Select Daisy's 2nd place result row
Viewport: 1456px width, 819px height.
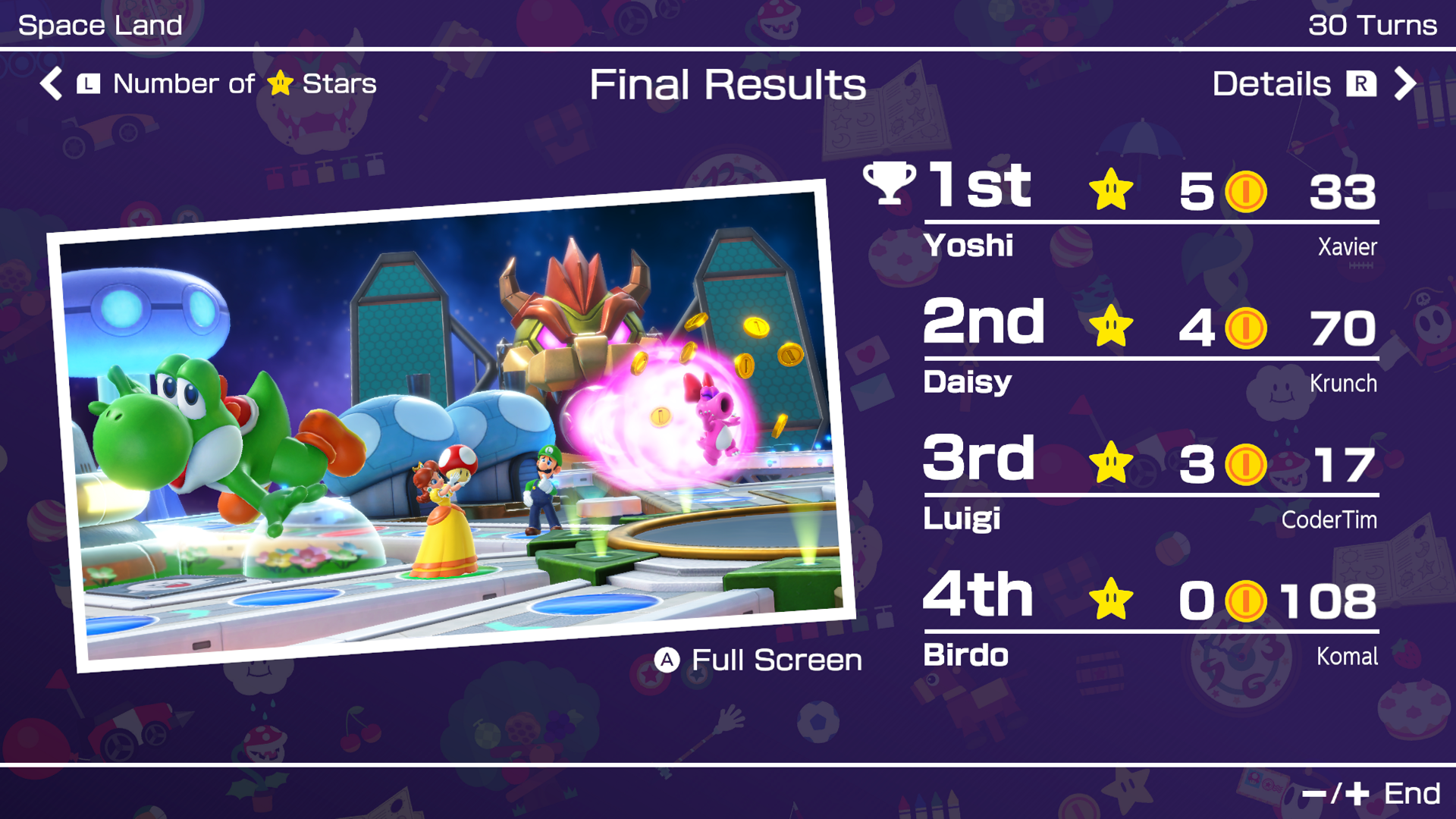tap(1150, 347)
